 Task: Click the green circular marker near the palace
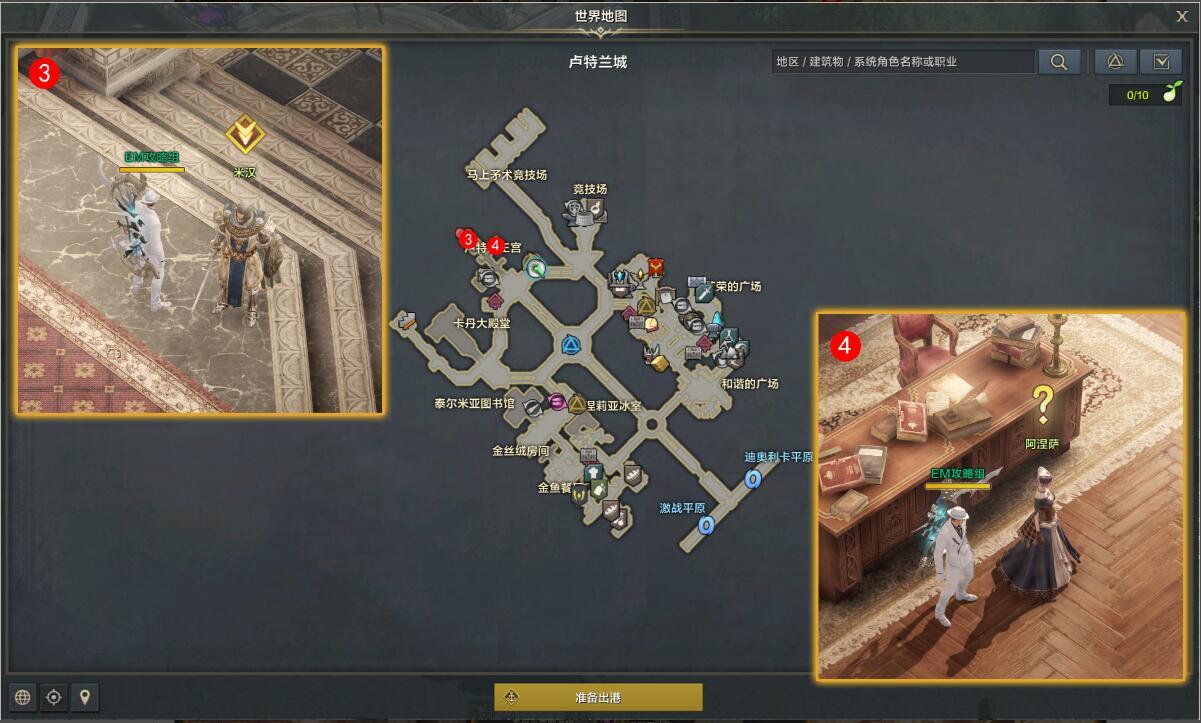click(536, 268)
